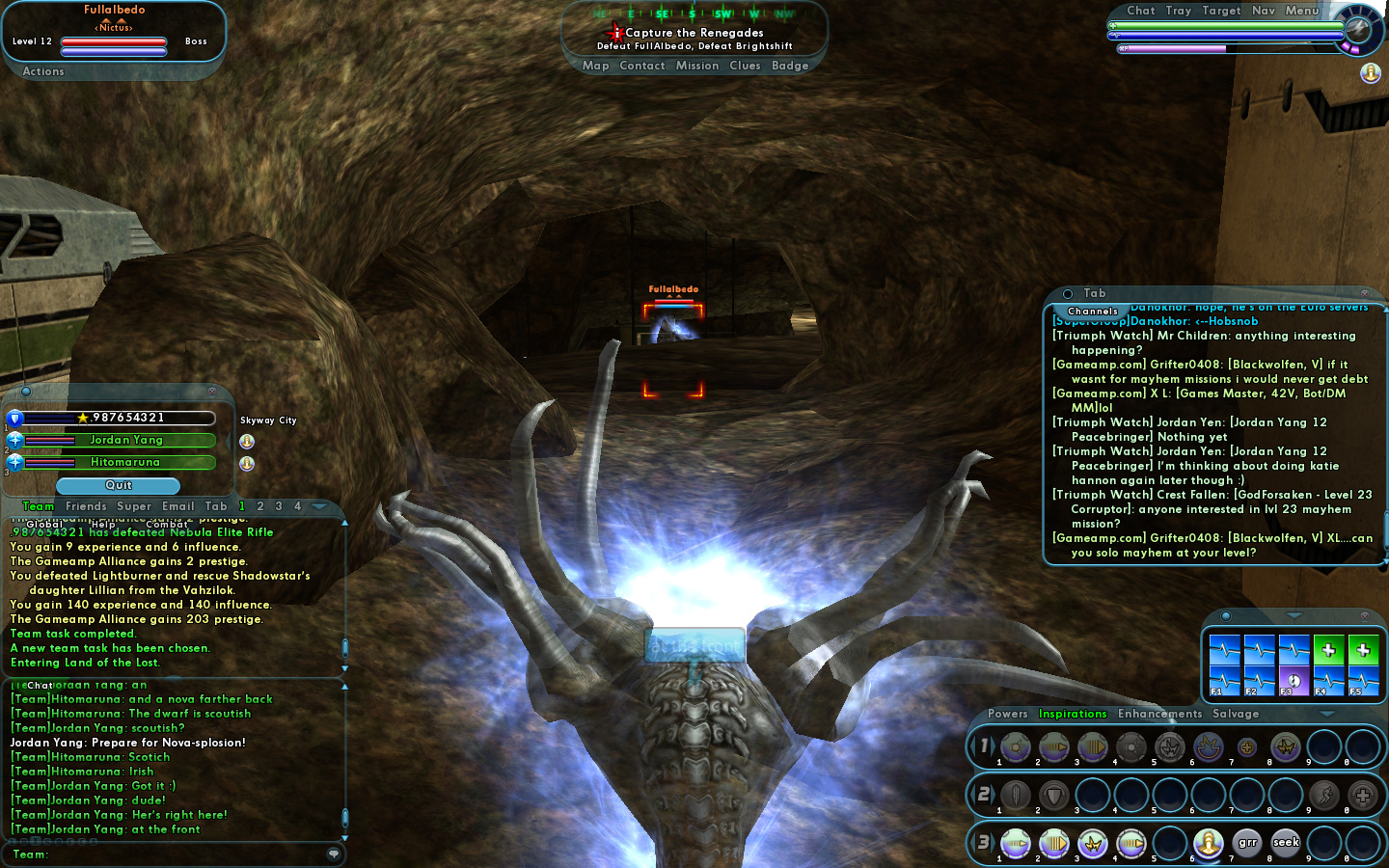This screenshot has height=868, width=1389.
Task: View the Clues tab
Action: [745, 66]
